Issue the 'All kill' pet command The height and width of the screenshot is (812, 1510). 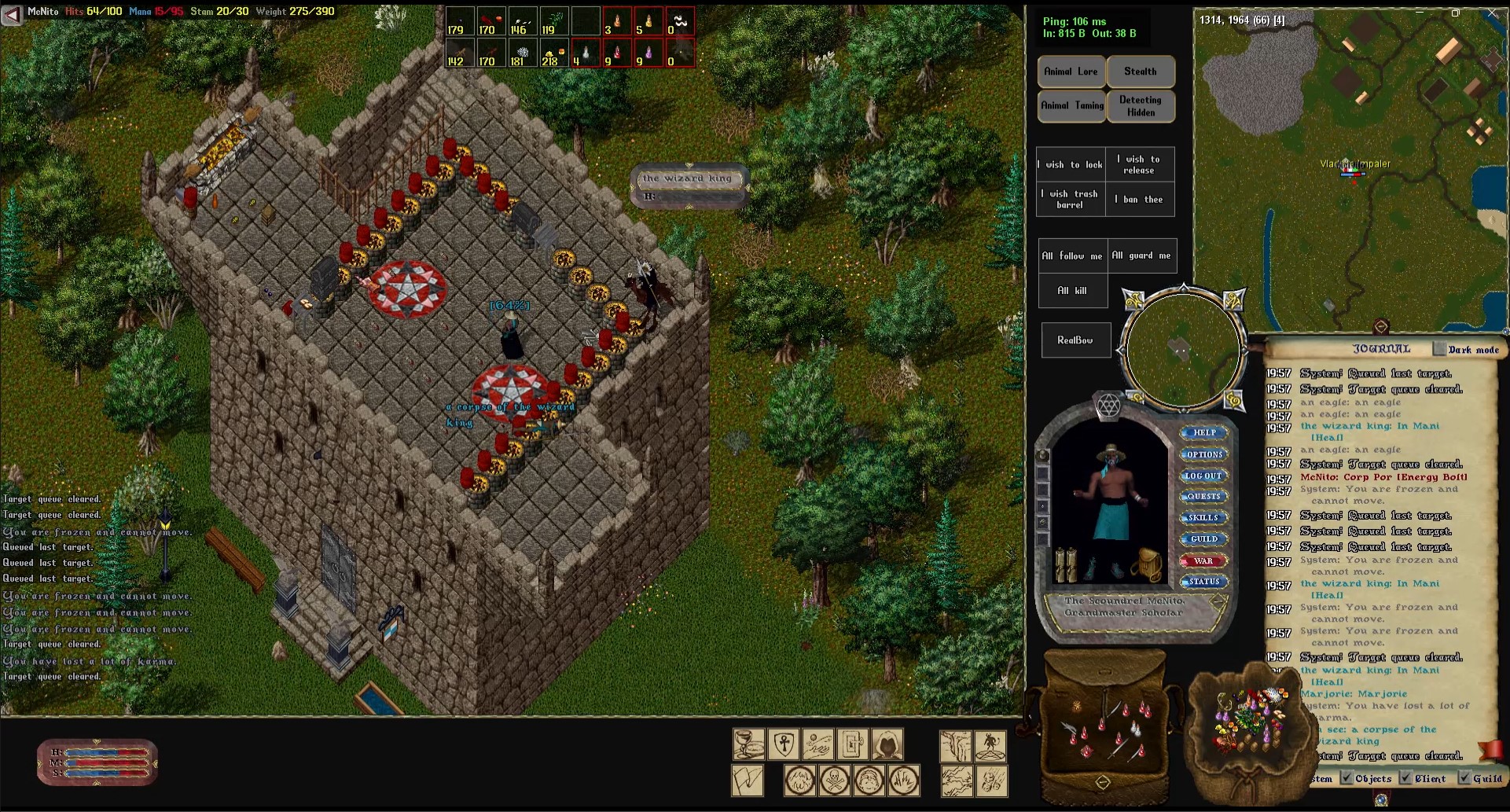(x=1072, y=290)
